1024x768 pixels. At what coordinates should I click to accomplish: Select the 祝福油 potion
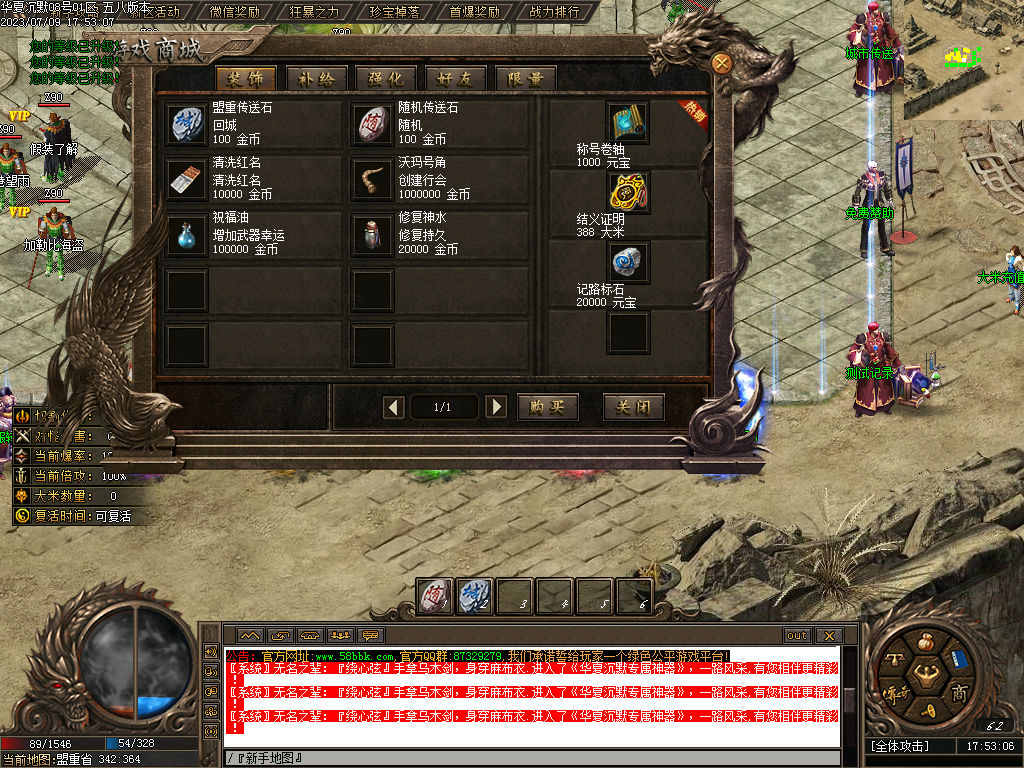pos(185,234)
